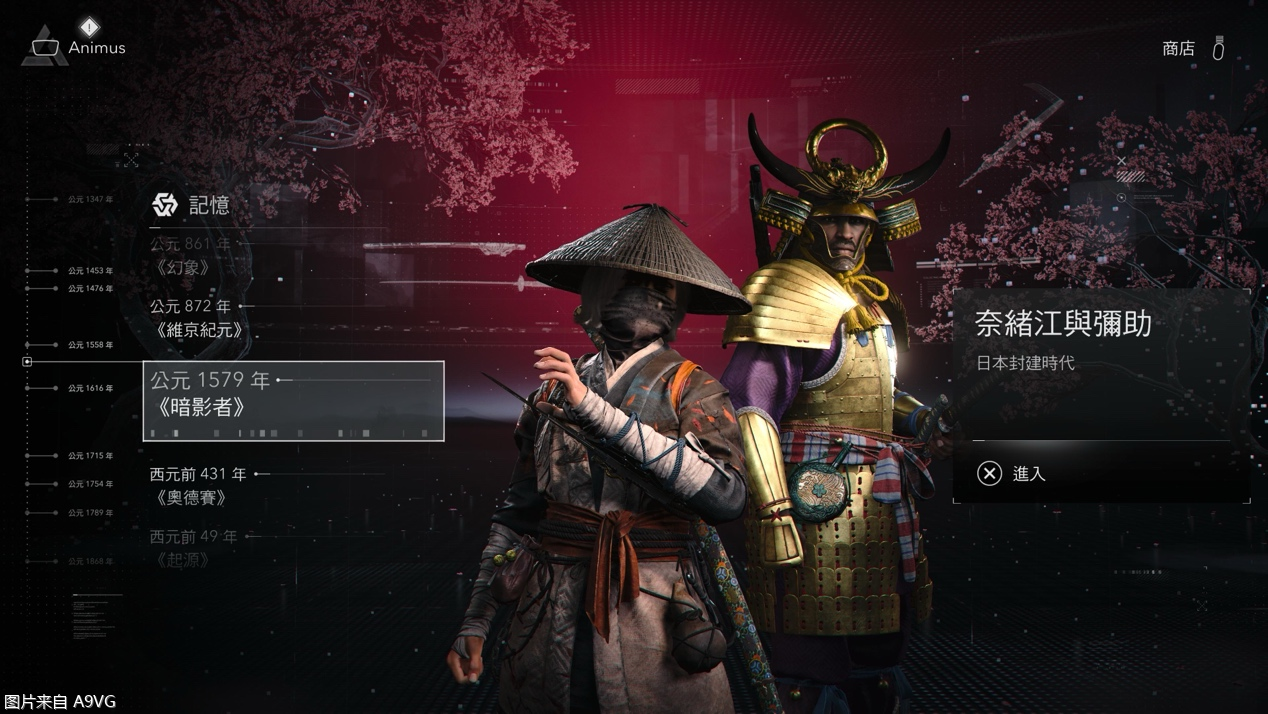The image size is (1268, 714).
Task: Select the 公元 1579 年《暗影者》memory
Action: 293,400
